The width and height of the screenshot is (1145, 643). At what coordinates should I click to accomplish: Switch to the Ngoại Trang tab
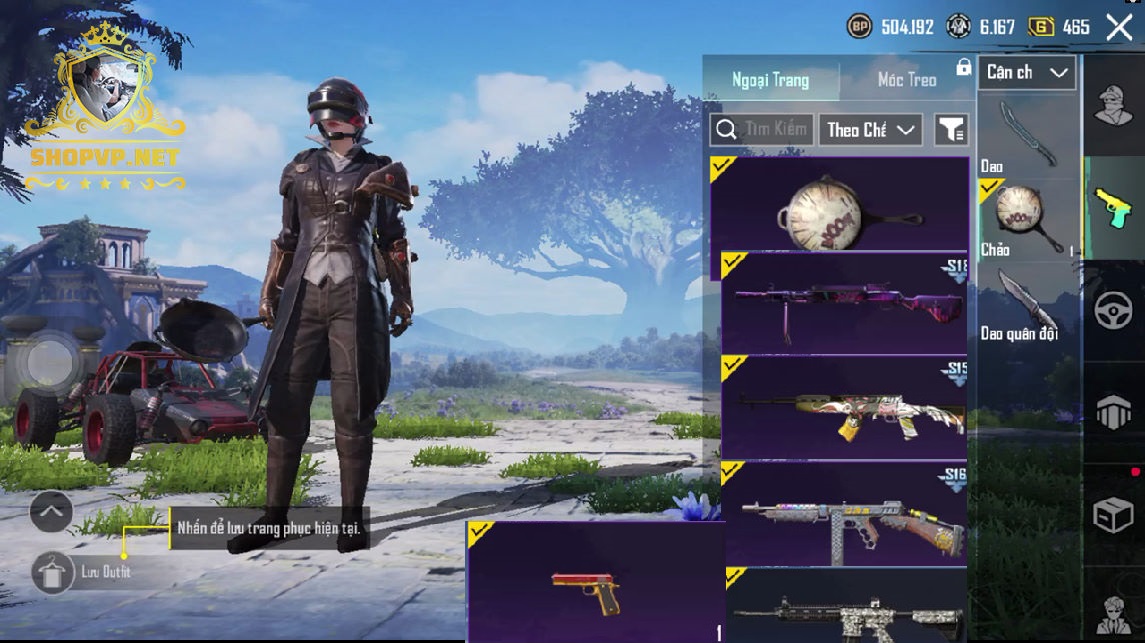click(770, 79)
